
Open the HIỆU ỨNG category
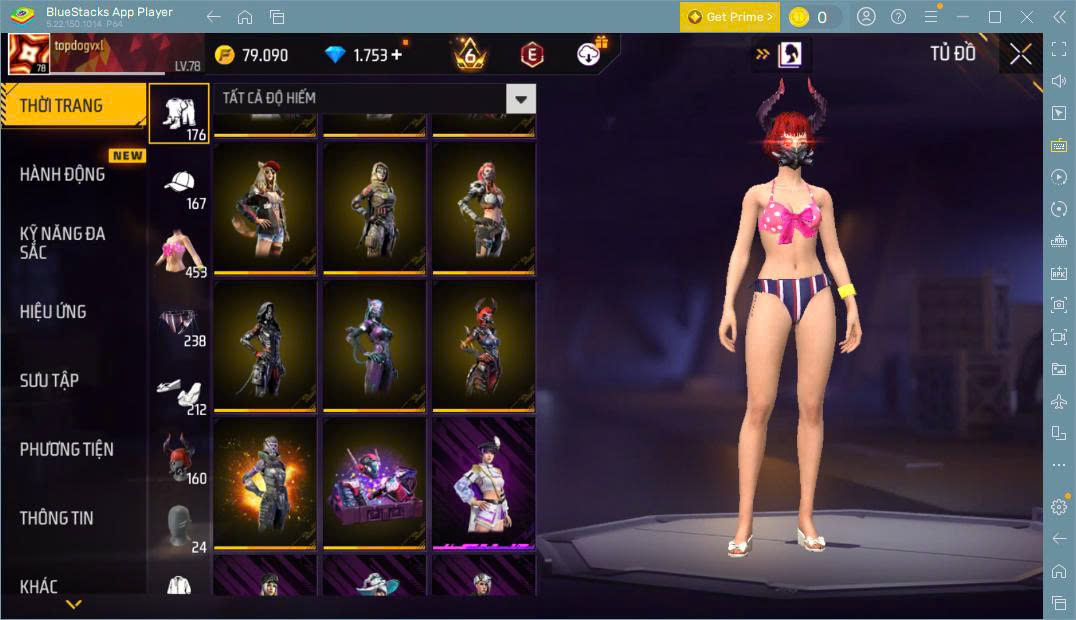click(x=53, y=311)
